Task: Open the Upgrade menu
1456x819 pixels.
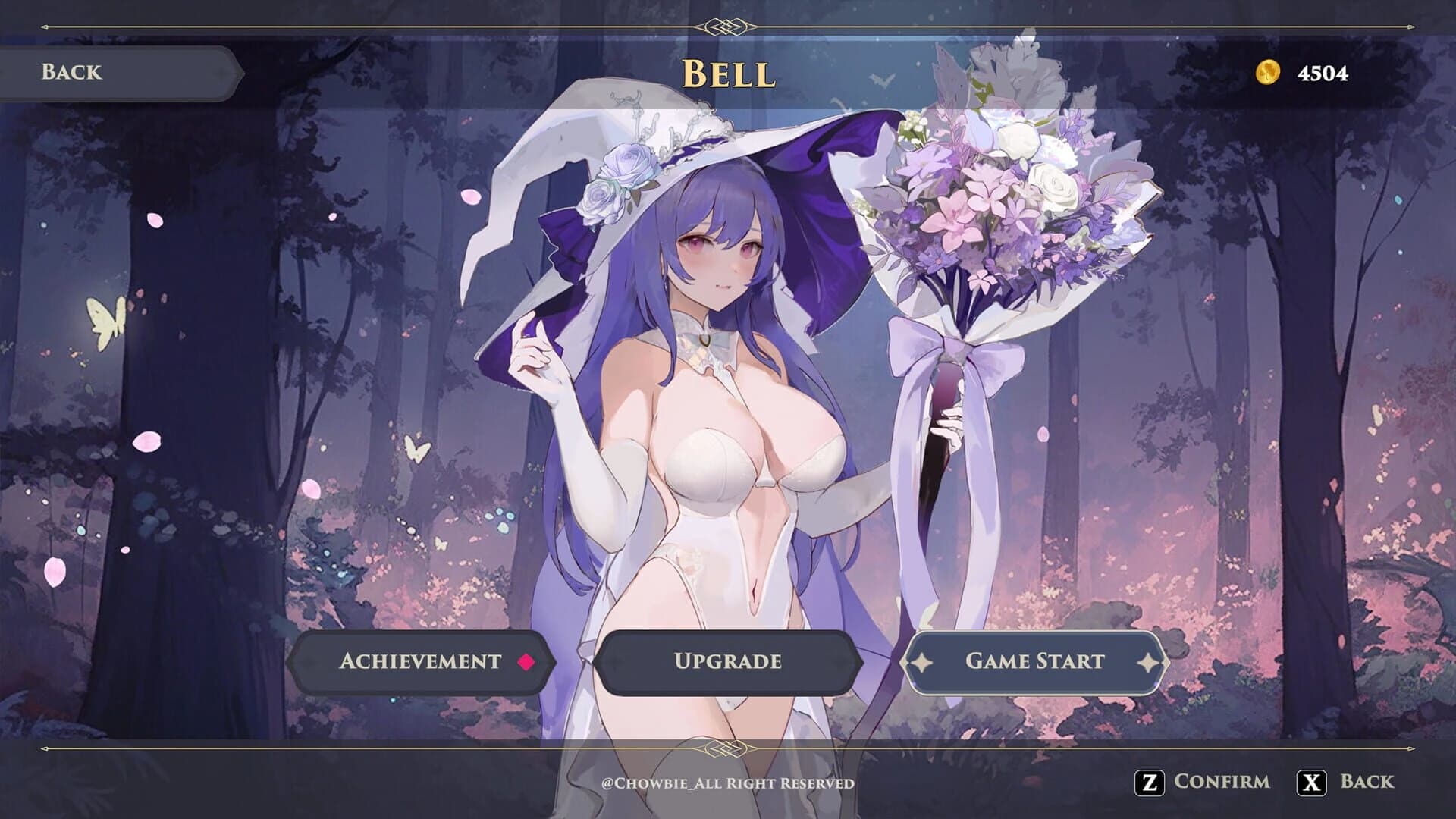Action: point(728,661)
